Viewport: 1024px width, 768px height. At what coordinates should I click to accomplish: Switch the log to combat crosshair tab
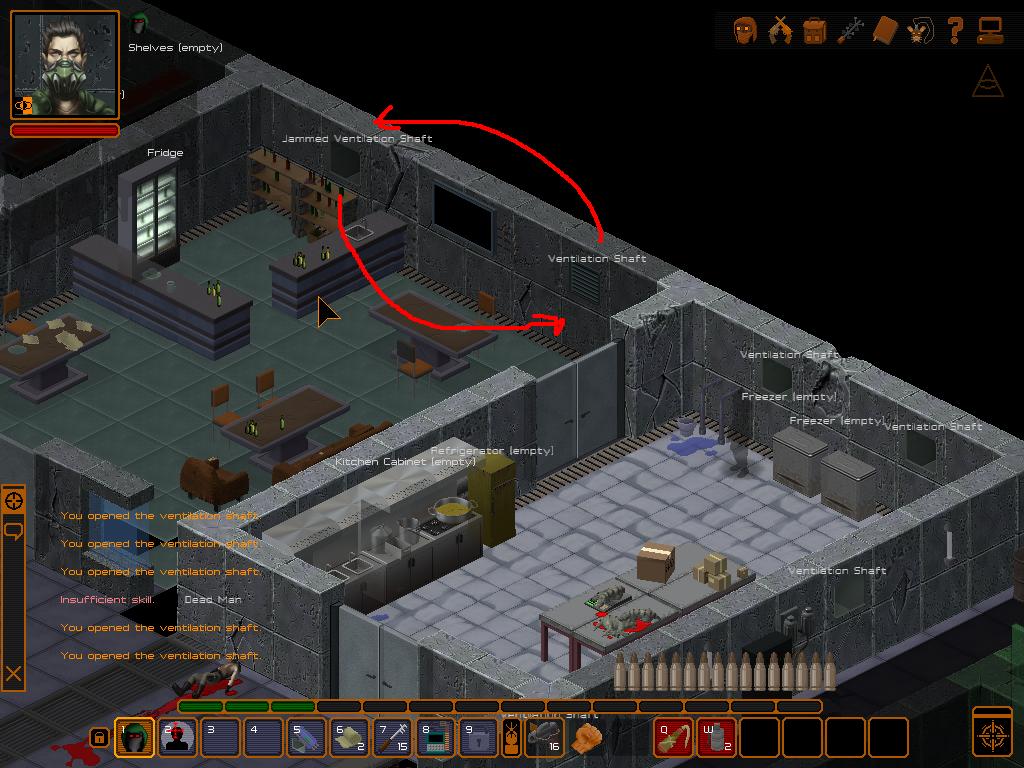[x=14, y=500]
